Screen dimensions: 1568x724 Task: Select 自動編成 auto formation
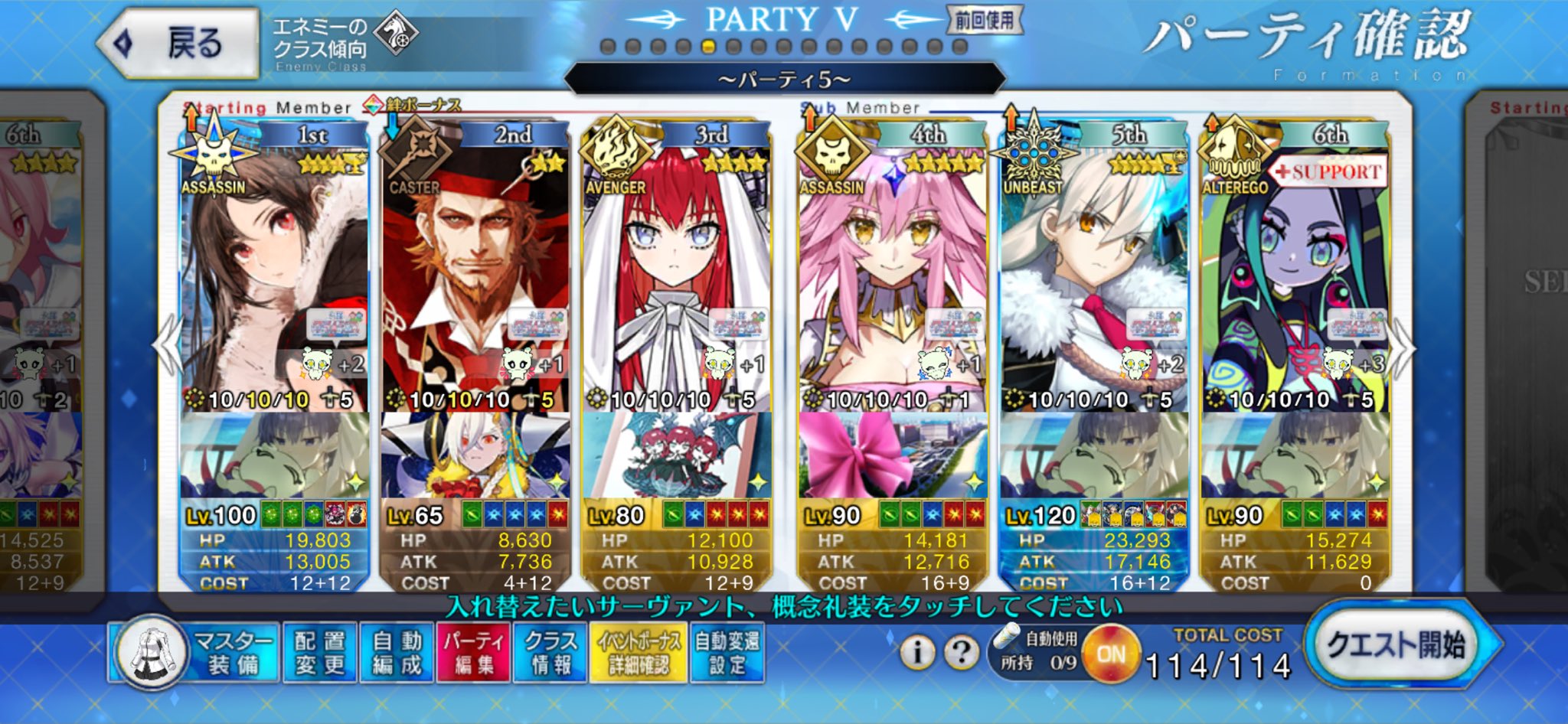point(397,652)
